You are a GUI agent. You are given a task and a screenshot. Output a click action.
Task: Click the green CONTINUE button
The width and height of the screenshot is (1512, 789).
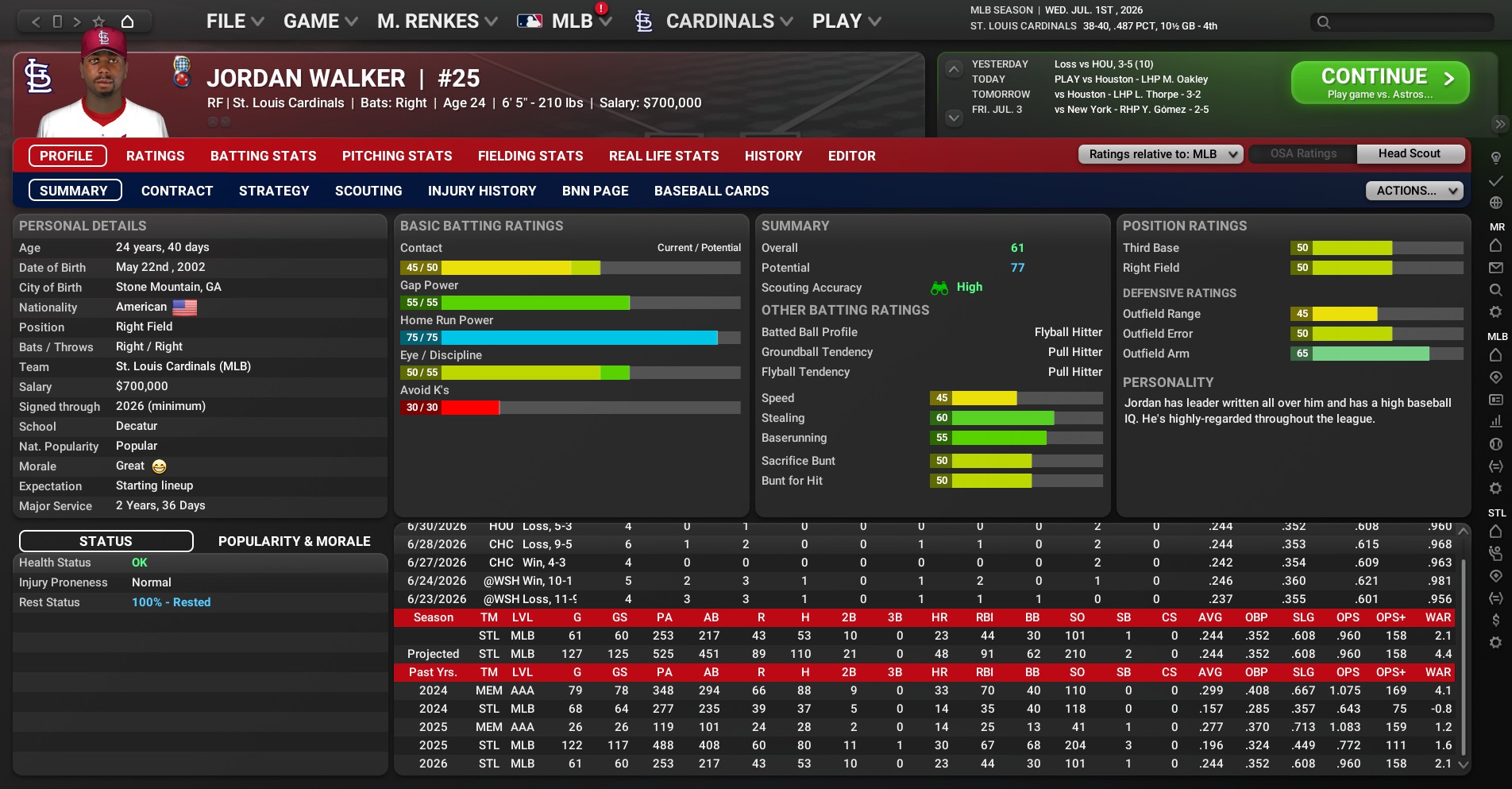click(x=1379, y=83)
